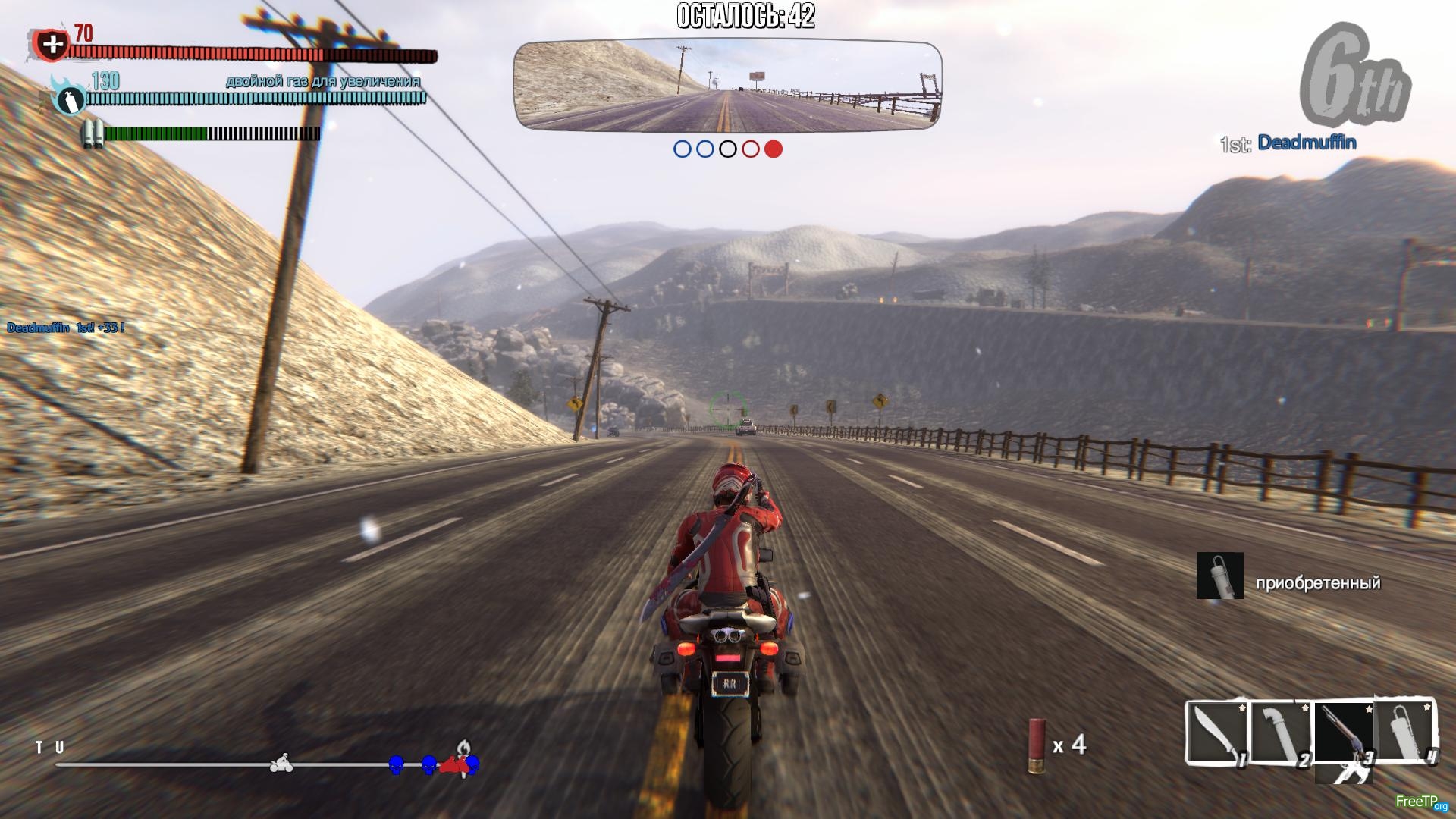Click the health shield cross icon

tap(52, 45)
